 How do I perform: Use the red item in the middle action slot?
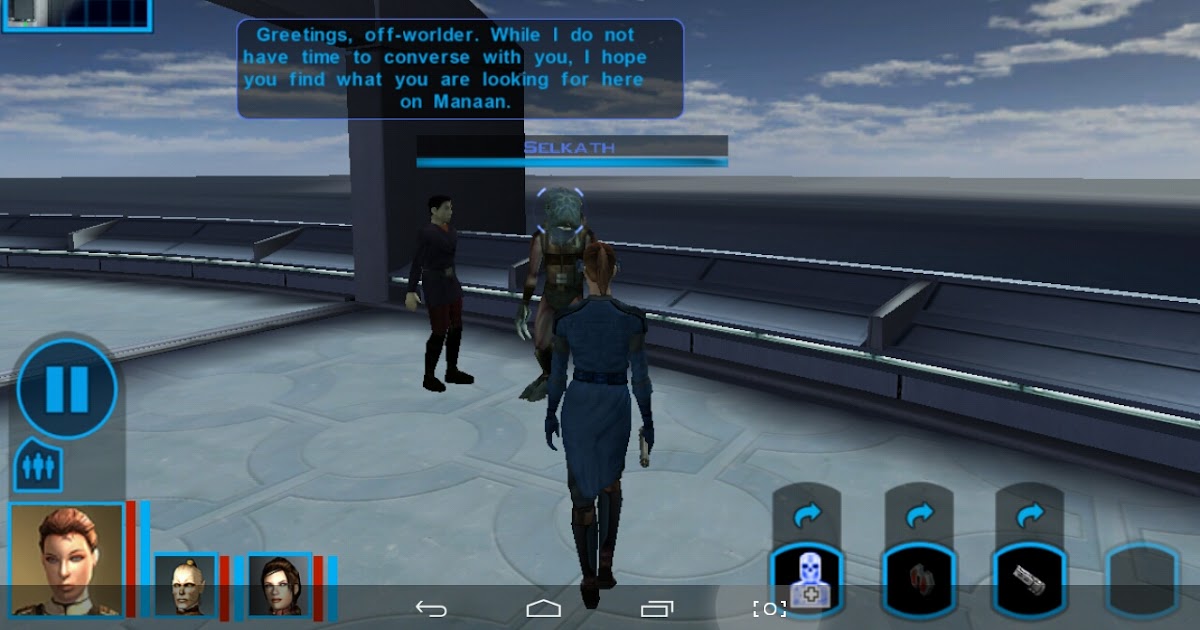tap(919, 581)
